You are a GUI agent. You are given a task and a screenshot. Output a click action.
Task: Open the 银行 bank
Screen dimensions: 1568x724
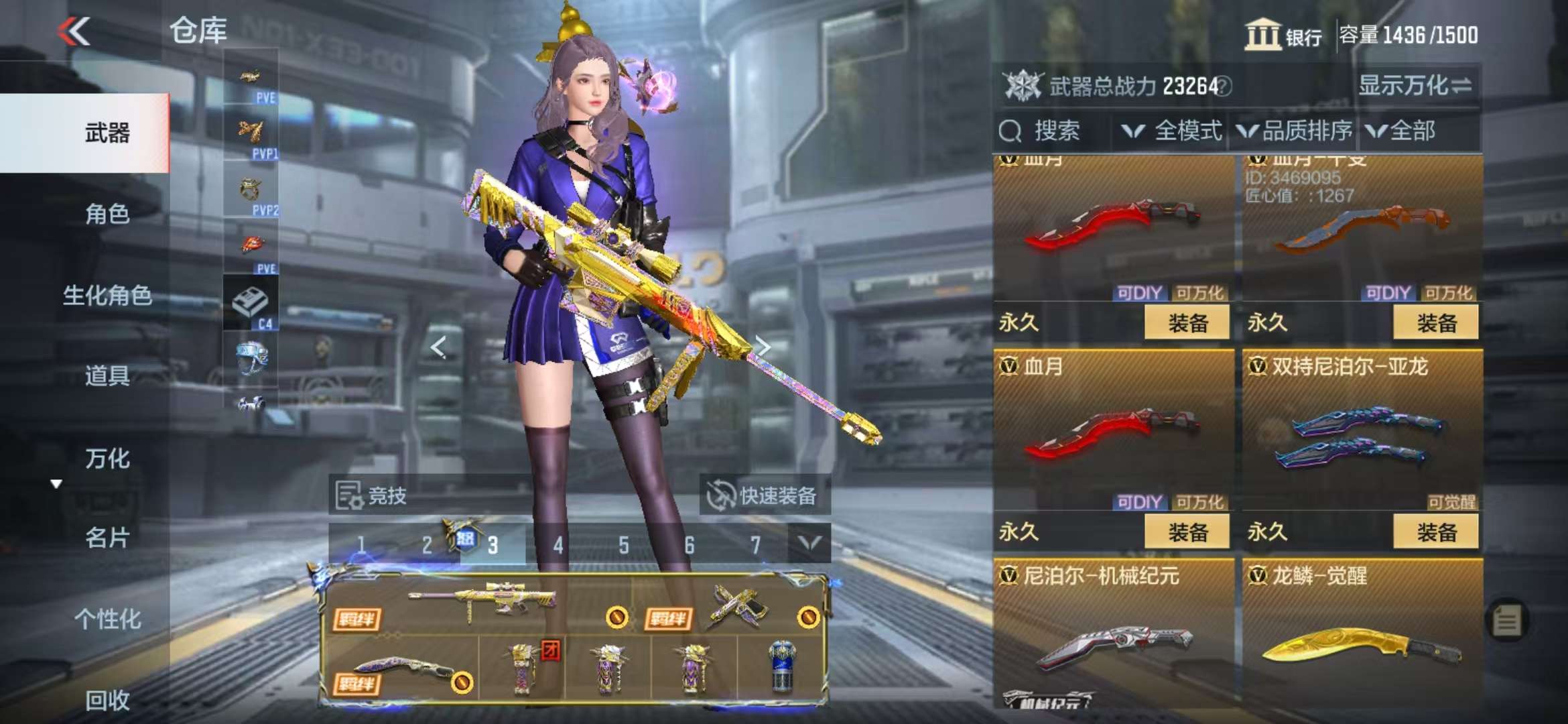click(1283, 35)
